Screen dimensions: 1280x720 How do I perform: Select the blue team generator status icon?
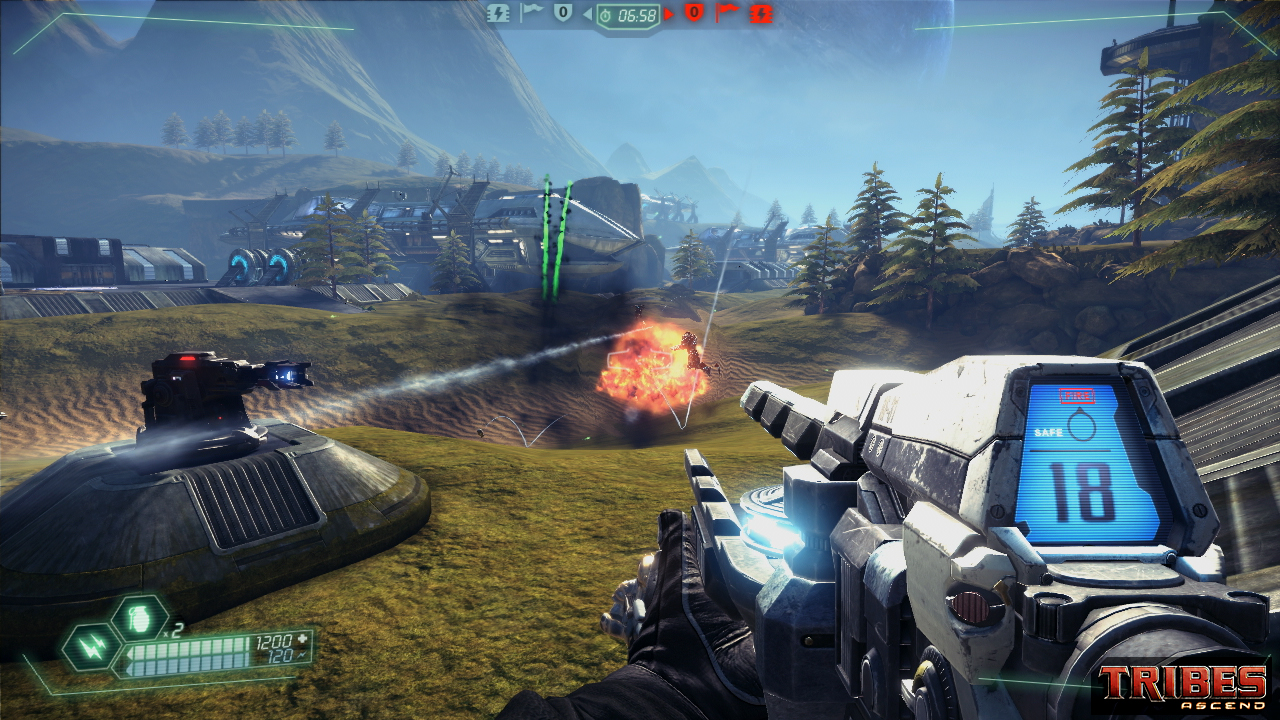pyautogui.click(x=499, y=14)
